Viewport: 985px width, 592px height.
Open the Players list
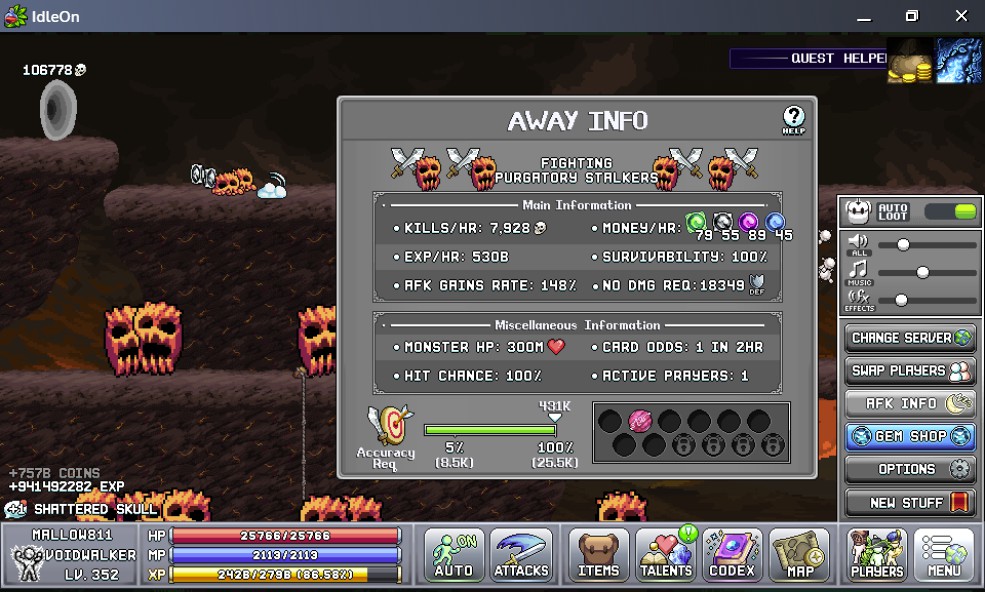tap(877, 555)
